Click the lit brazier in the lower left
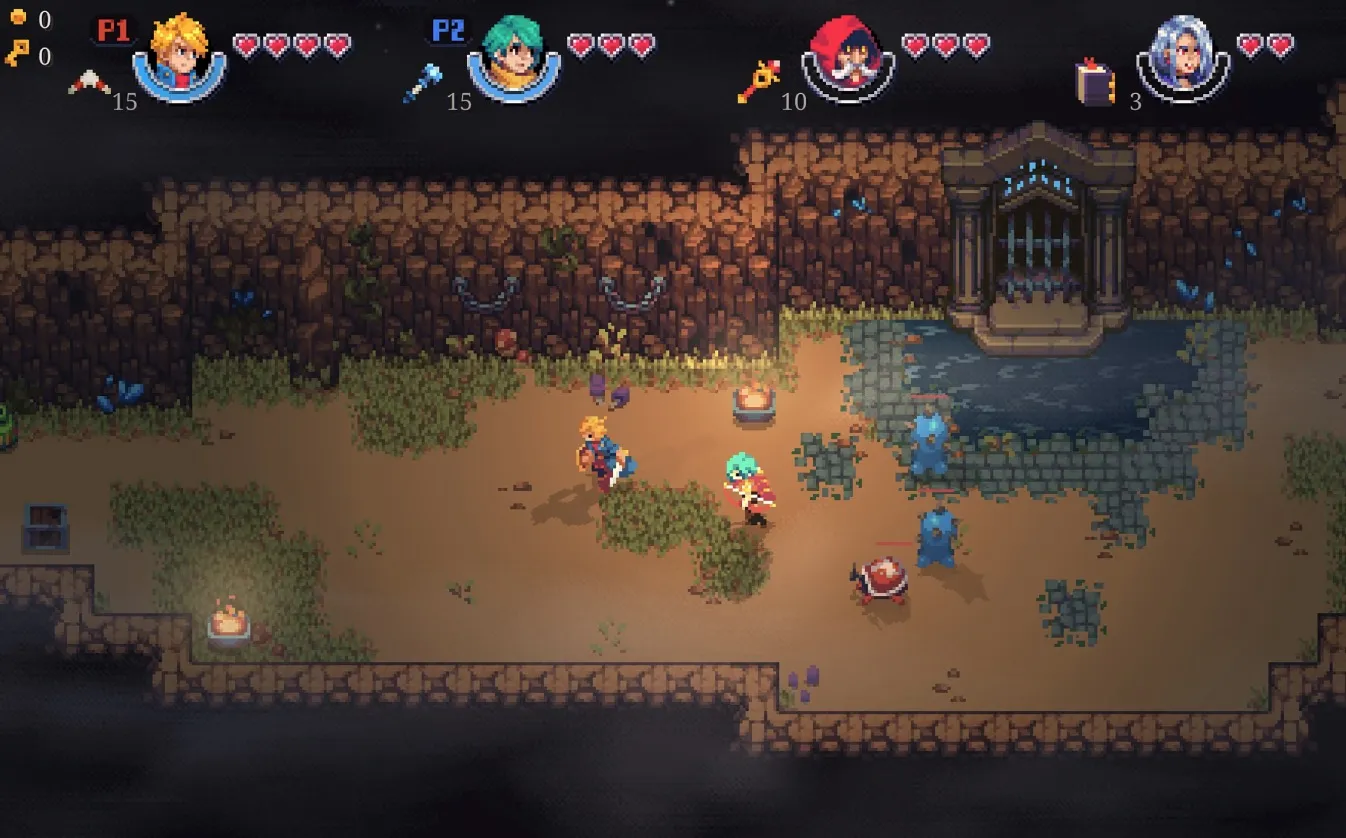 pyautogui.click(x=228, y=623)
